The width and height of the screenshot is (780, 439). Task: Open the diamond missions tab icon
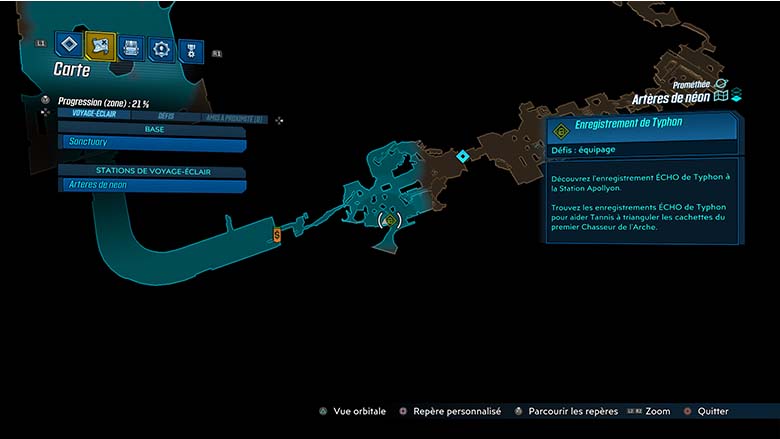pyautogui.click(x=69, y=45)
